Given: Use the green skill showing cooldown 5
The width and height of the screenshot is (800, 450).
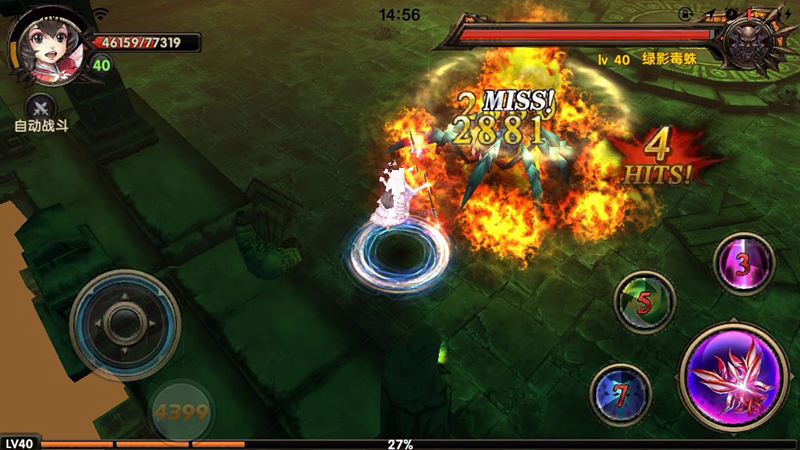Looking at the screenshot, I should [644, 302].
